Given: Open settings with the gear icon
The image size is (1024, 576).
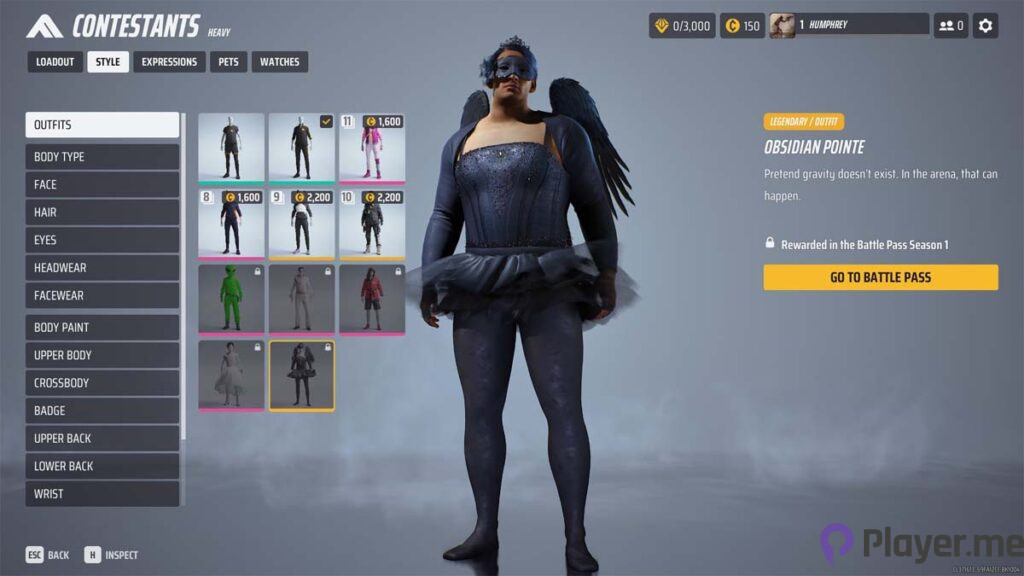Looking at the screenshot, I should coord(986,25).
